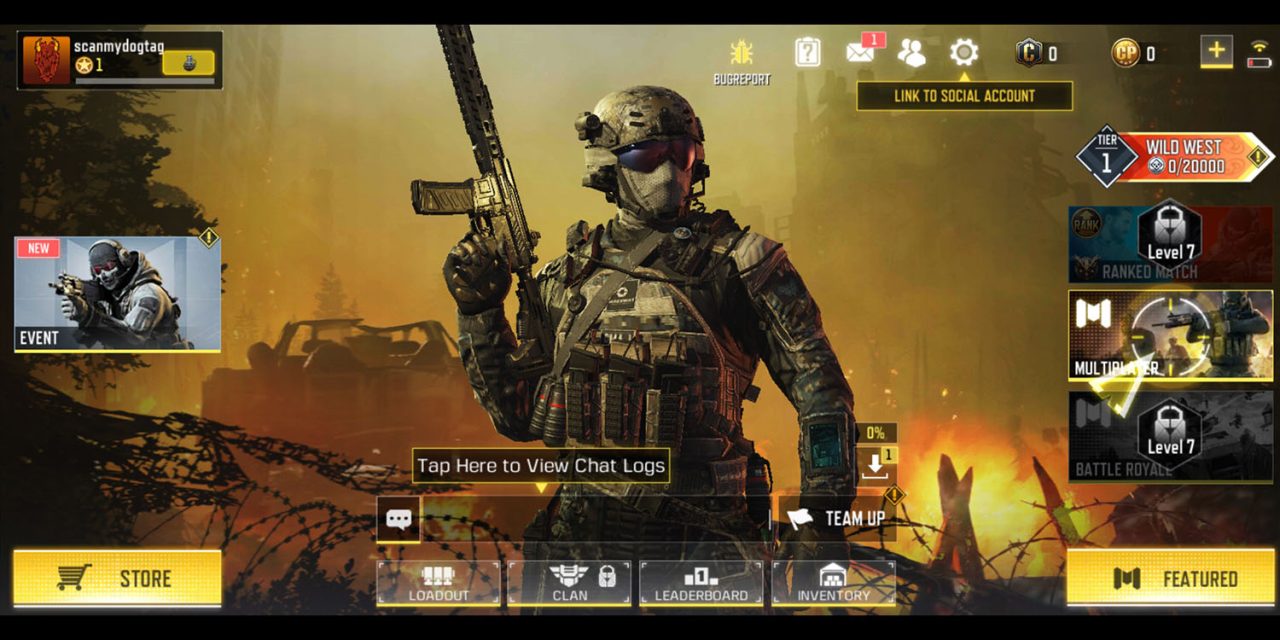The image size is (1280, 640).
Task: Open the Wild West battle pass tier
Action: pos(1175,157)
